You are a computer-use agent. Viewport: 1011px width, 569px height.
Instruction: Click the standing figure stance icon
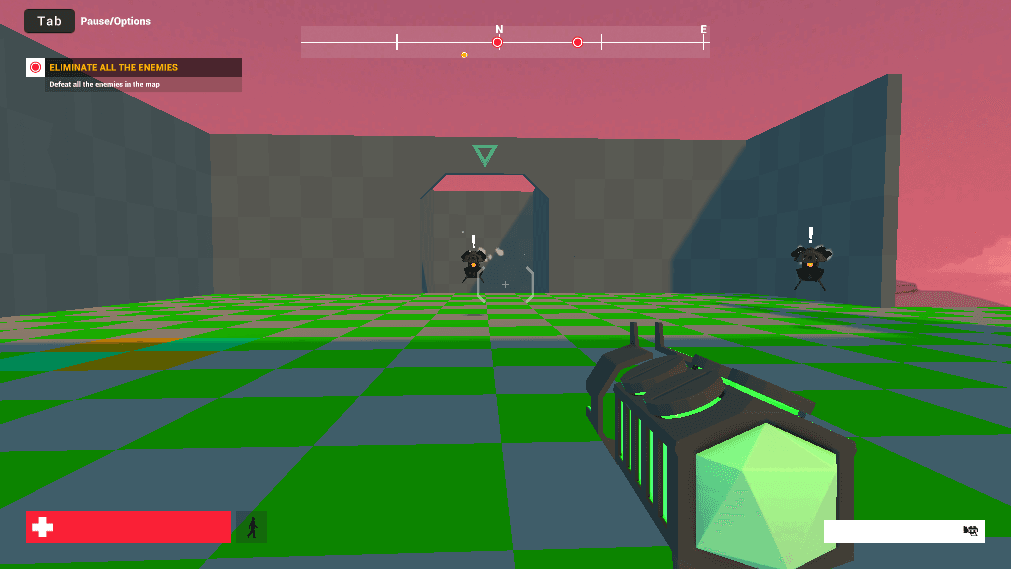coord(252,527)
